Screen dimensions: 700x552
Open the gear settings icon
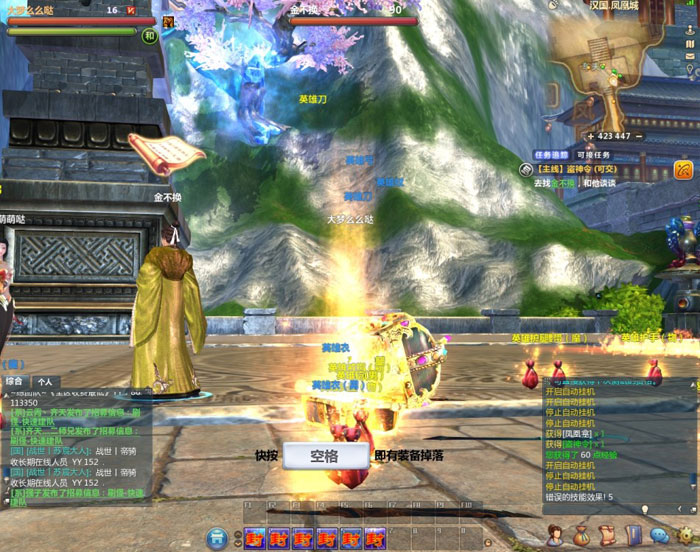click(685, 536)
